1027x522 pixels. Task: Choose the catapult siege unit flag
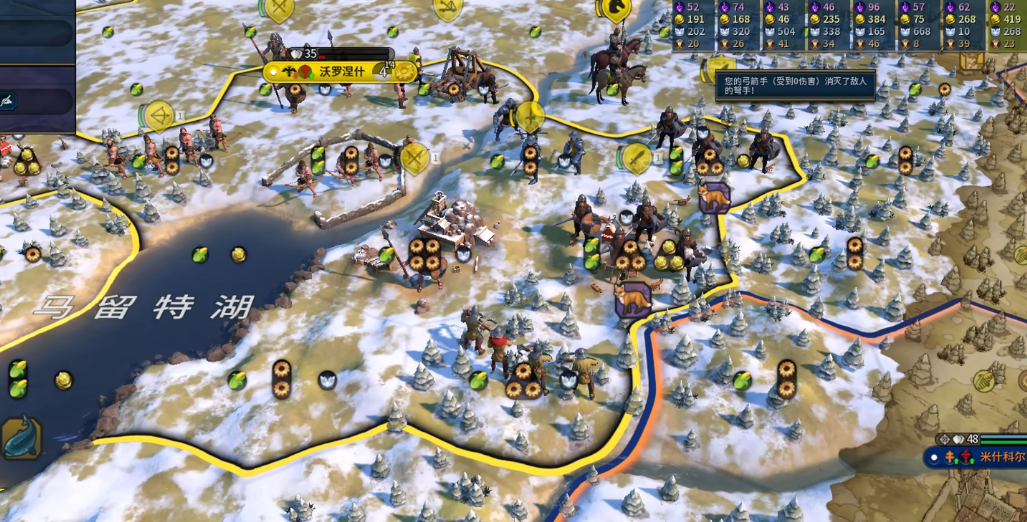[446, 10]
